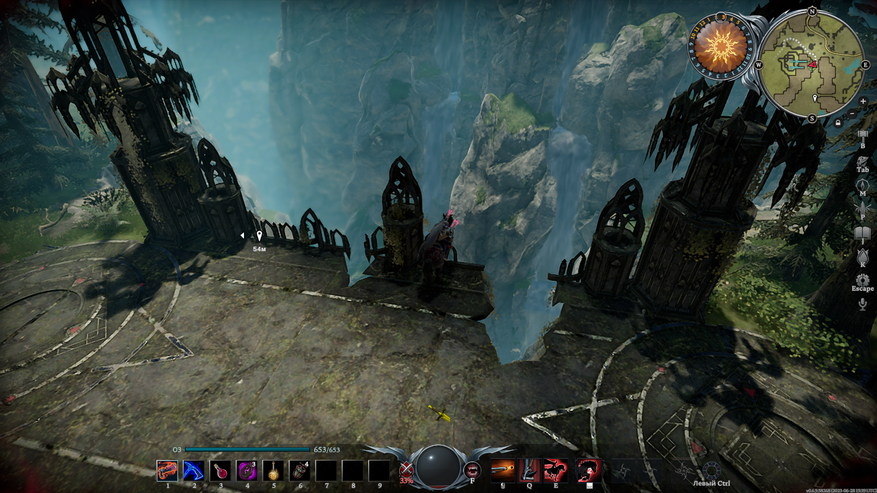877x493 pixels.
Task: Use the red potion in slot 3
Action: tap(220, 469)
